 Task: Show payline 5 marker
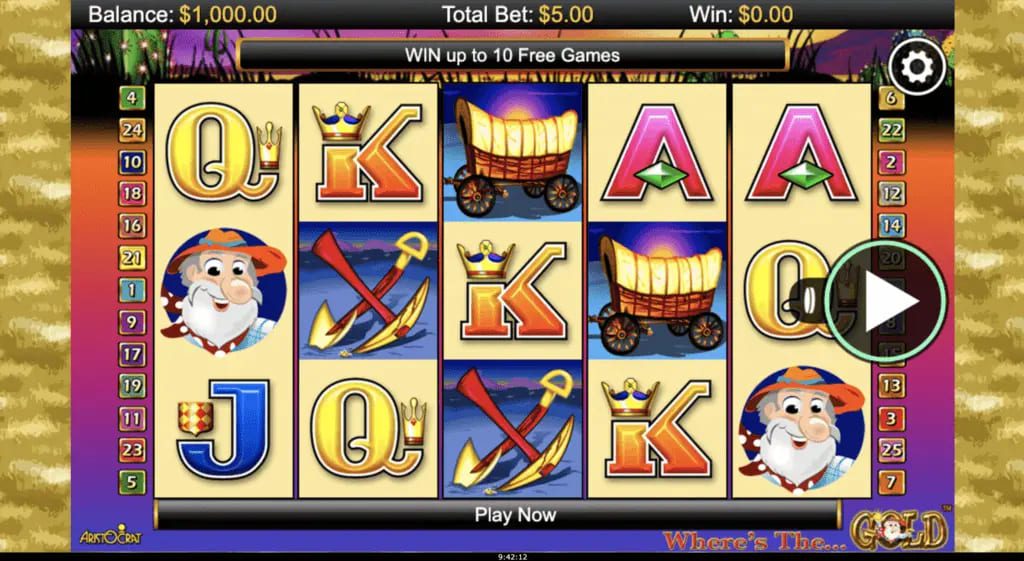[132, 482]
